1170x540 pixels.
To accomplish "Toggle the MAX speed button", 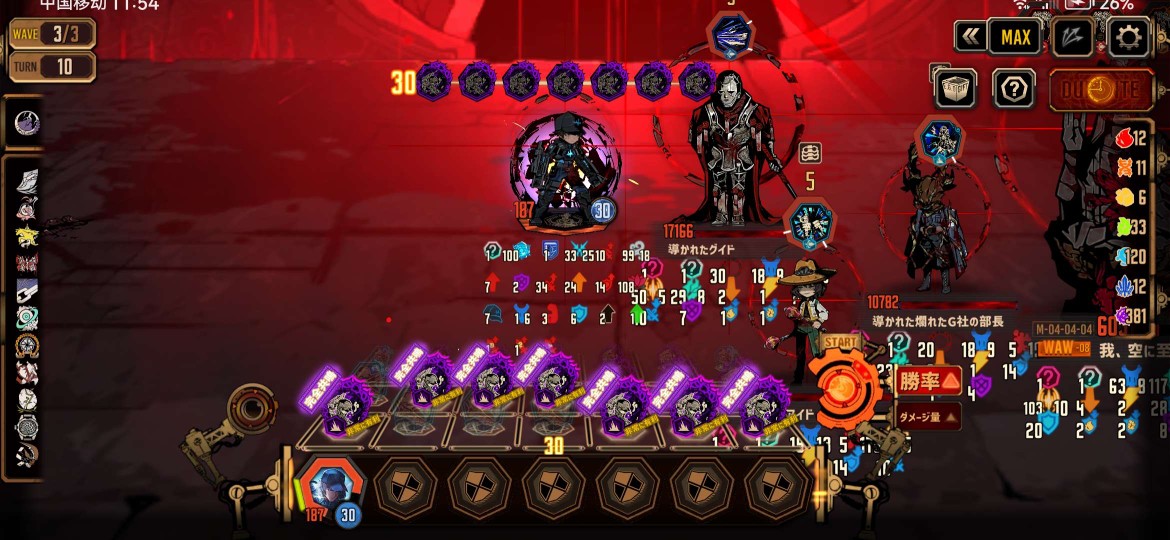I will click(x=1015, y=38).
